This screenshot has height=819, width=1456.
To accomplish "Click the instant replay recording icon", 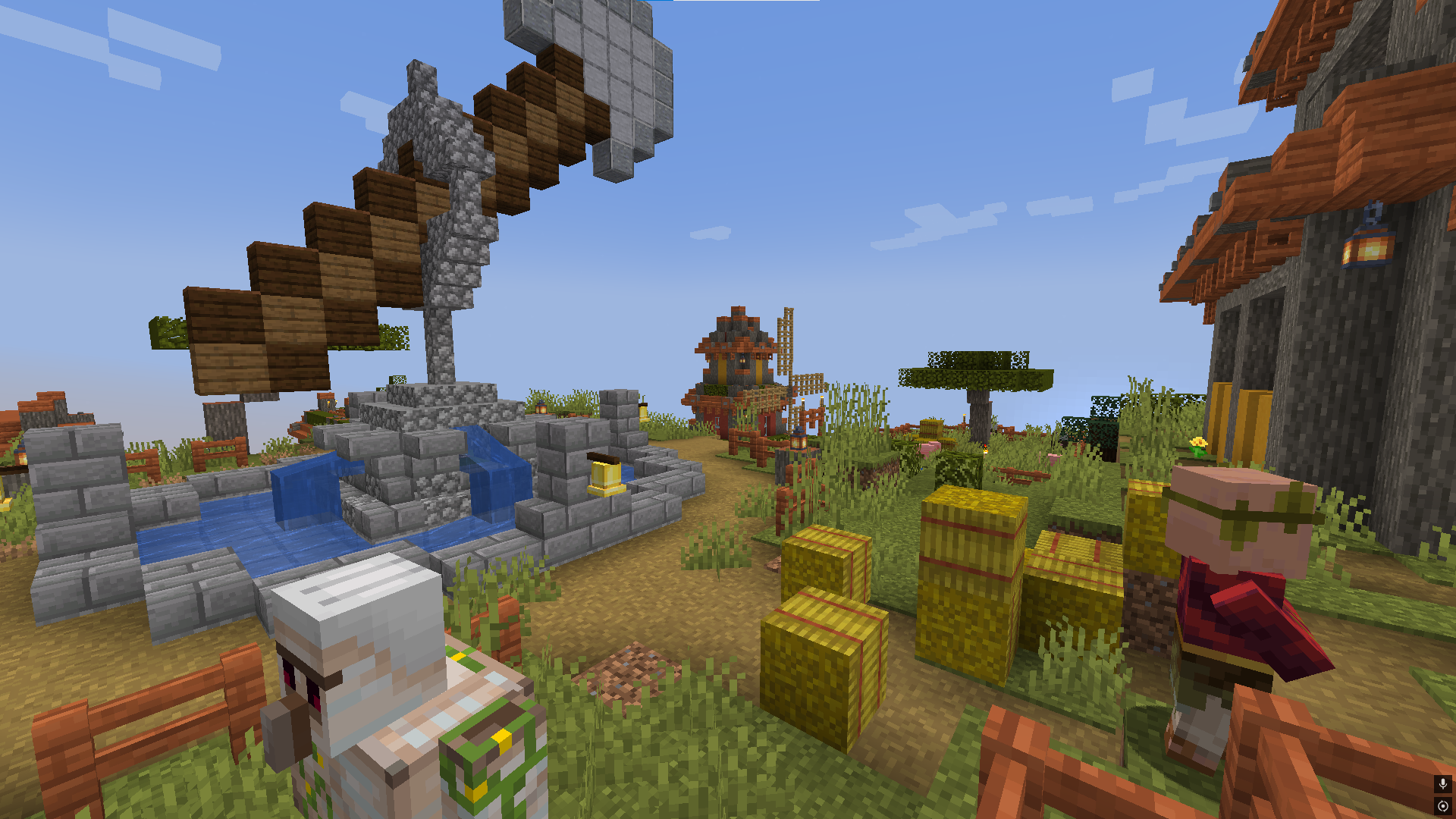I will pos(1442,806).
